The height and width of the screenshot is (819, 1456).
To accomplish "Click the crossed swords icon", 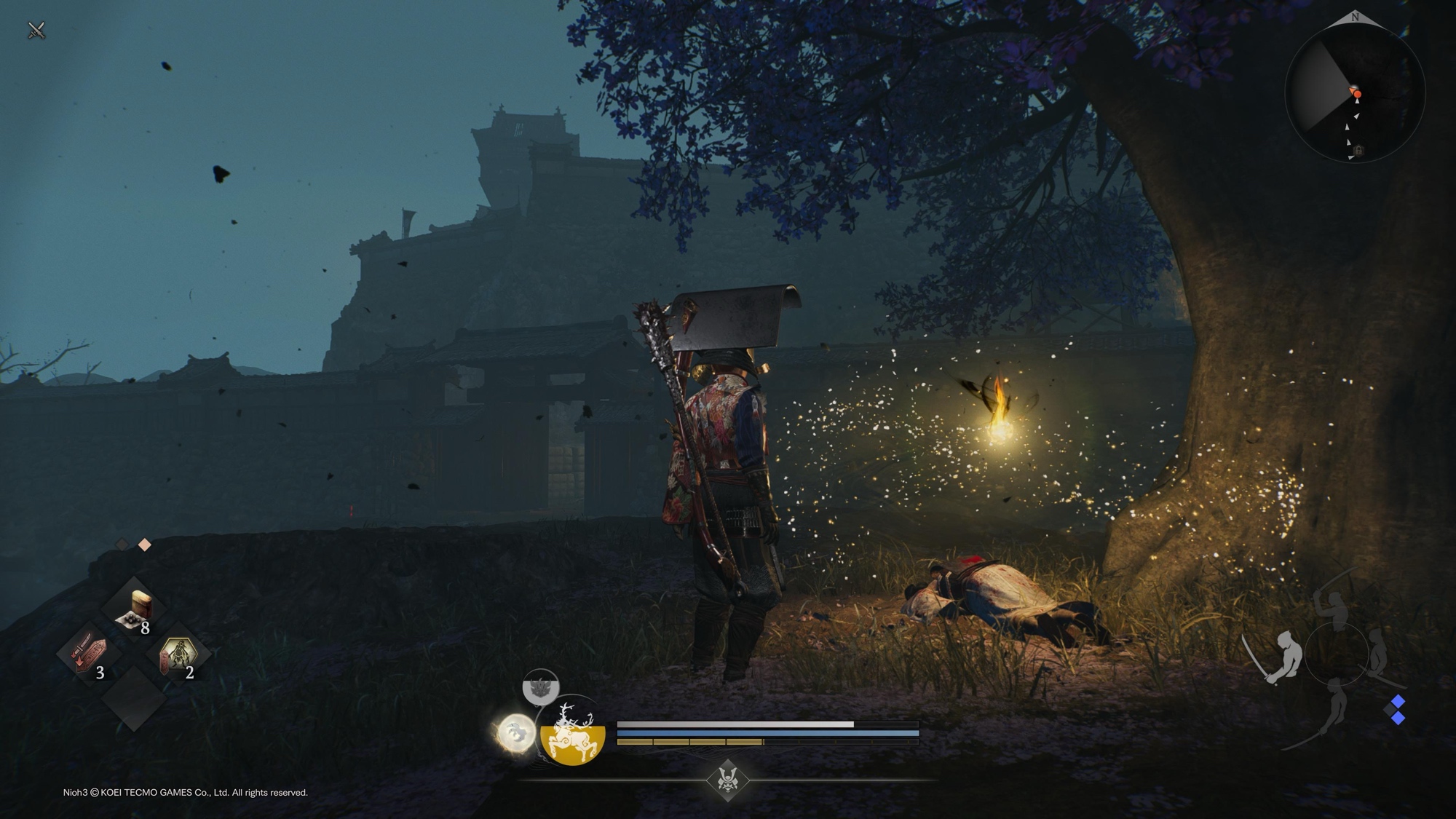I will (x=36, y=30).
